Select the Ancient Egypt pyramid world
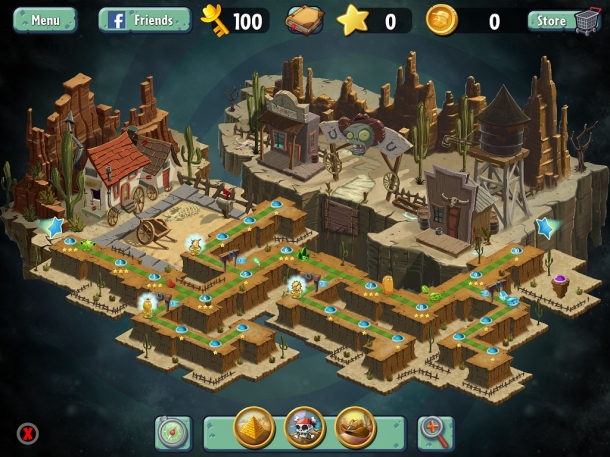 point(254,428)
